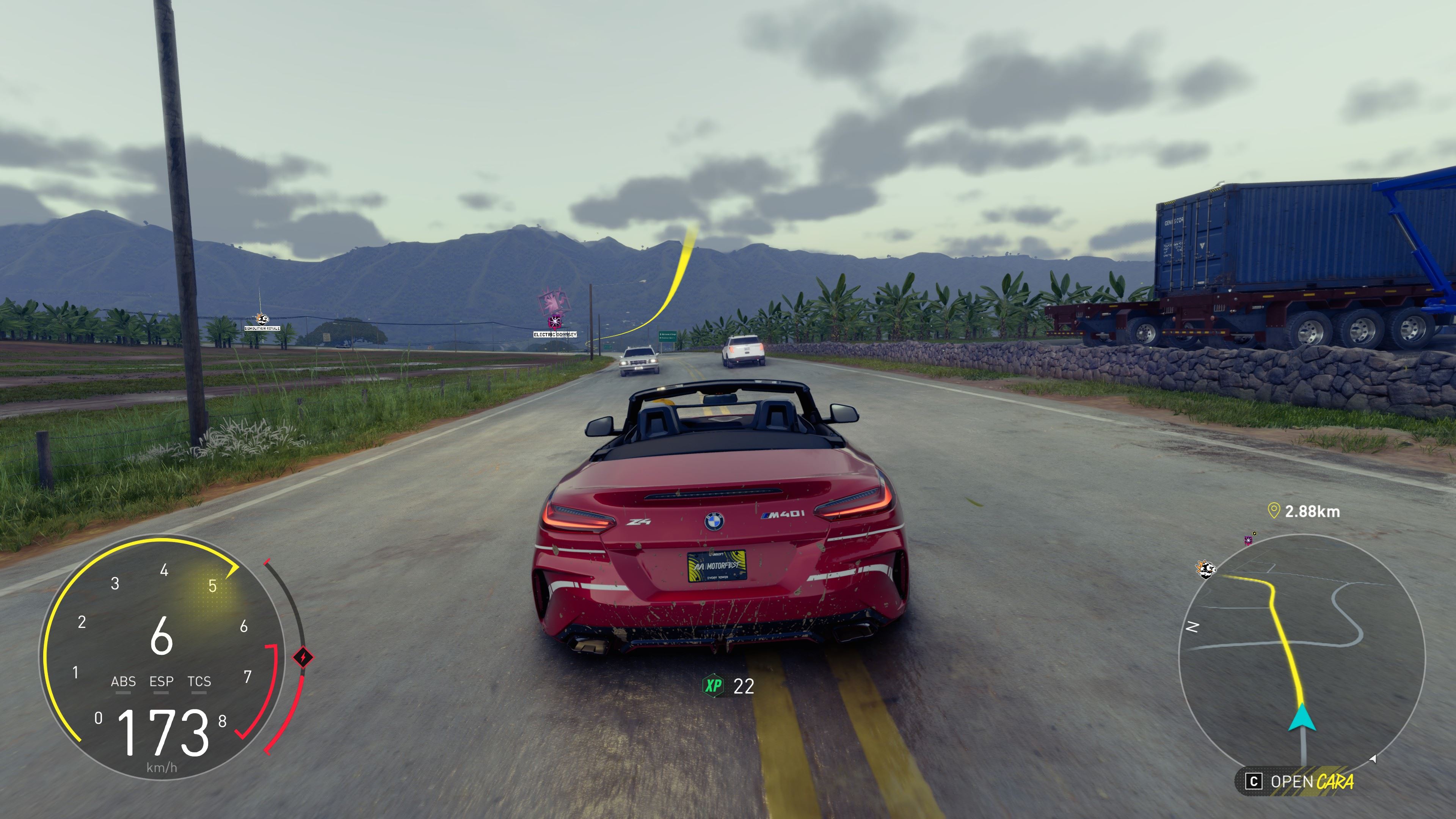Click the yellow waypoint pin icon

1274,511
